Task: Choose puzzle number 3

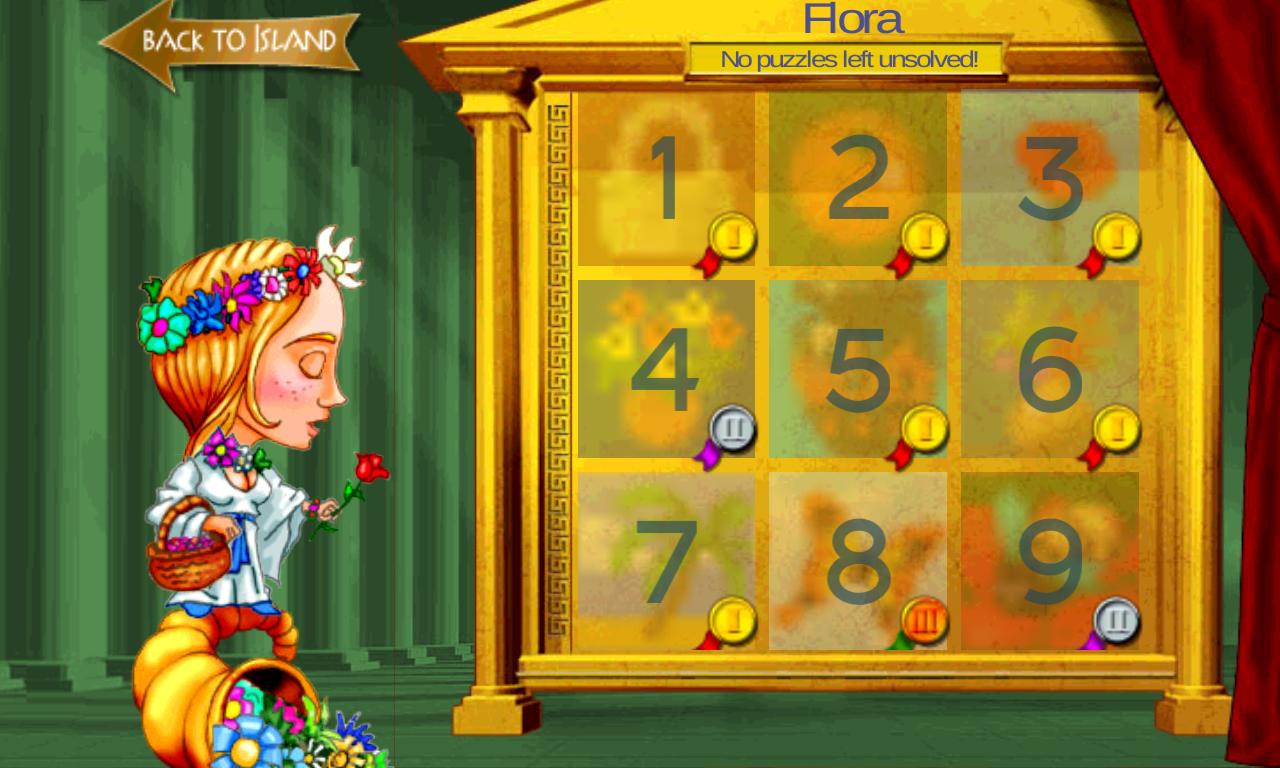Action: coord(1050,179)
